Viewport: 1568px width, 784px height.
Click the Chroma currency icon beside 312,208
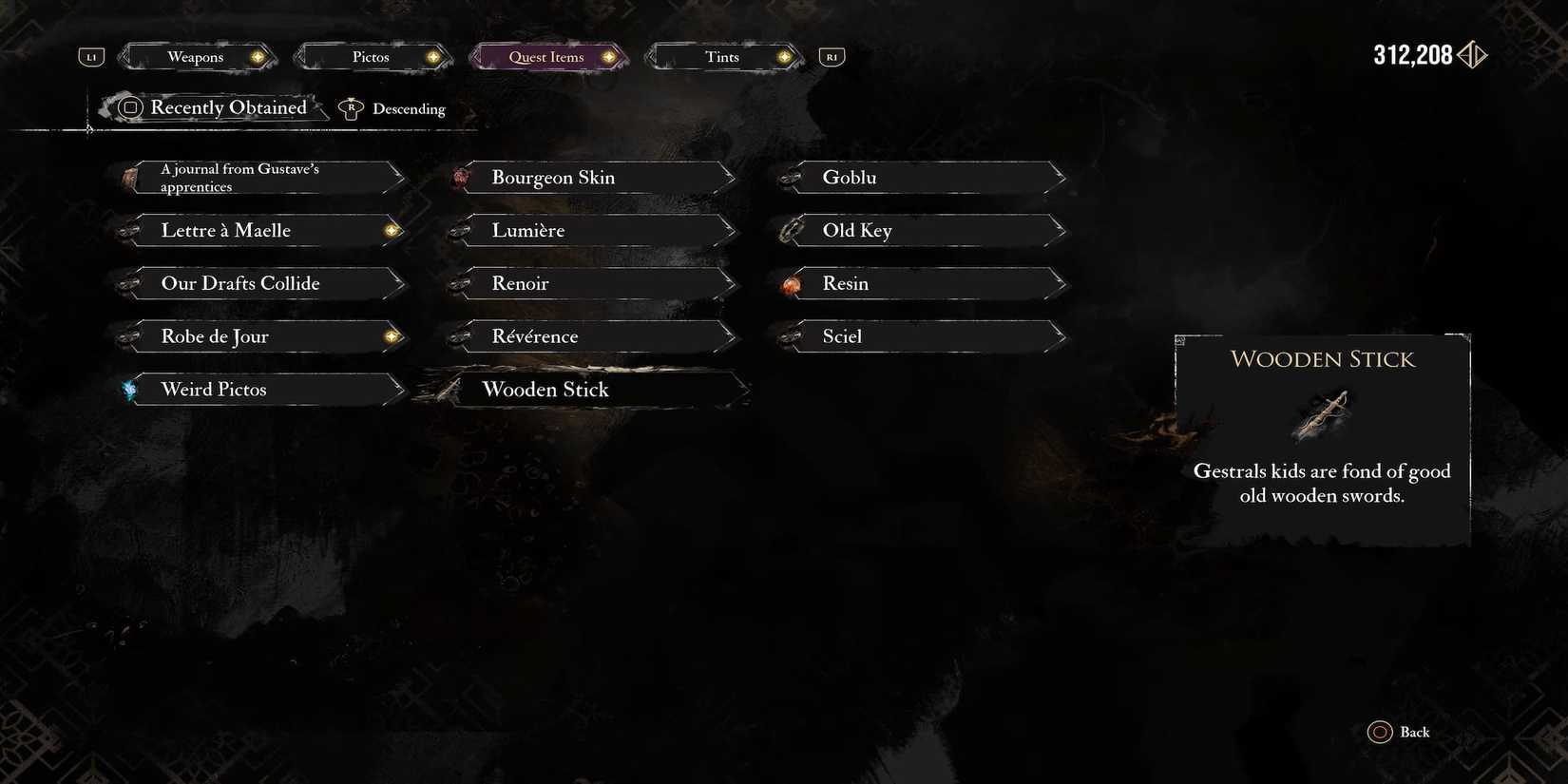1471,54
